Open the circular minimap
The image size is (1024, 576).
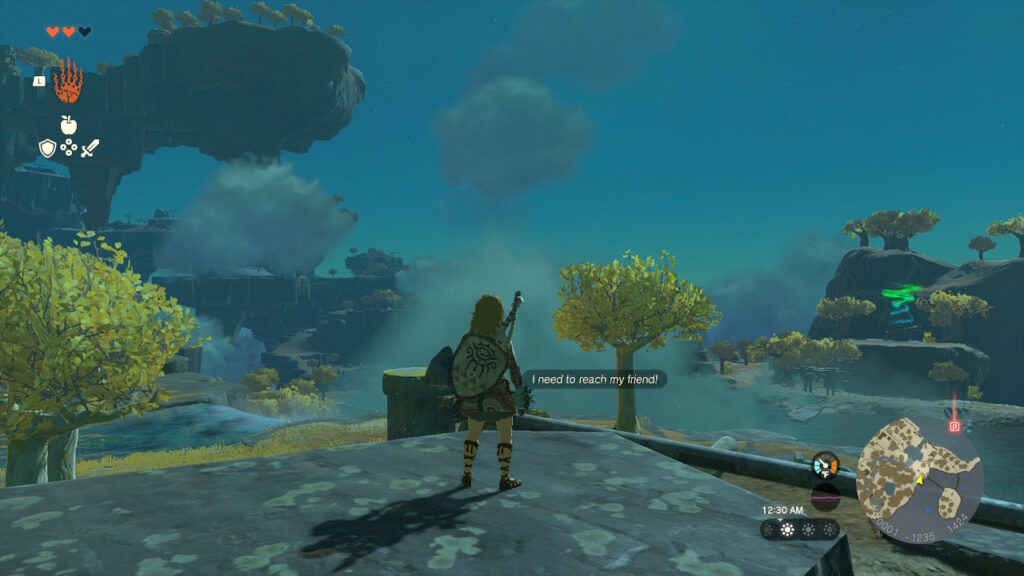point(919,479)
